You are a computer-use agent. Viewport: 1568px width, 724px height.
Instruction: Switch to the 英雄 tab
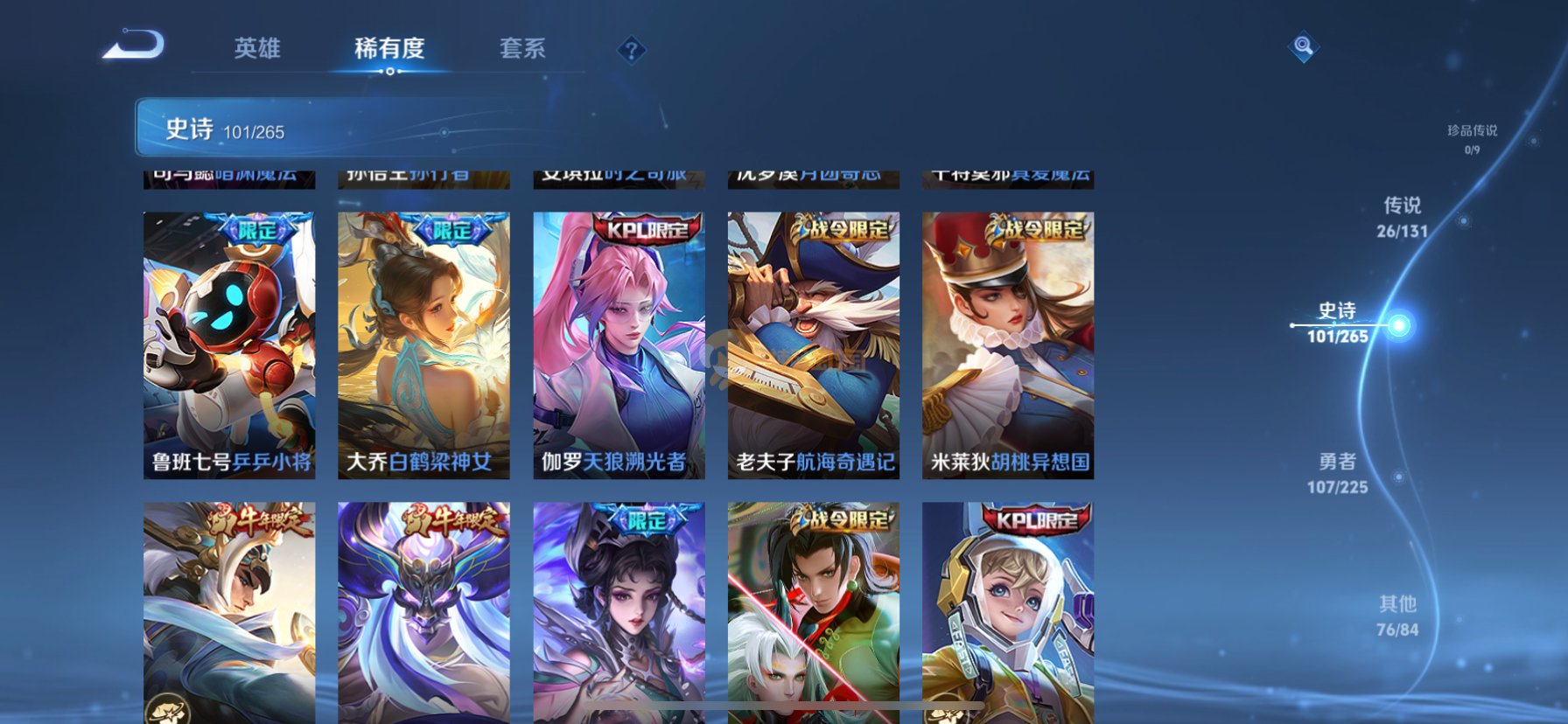point(257,48)
